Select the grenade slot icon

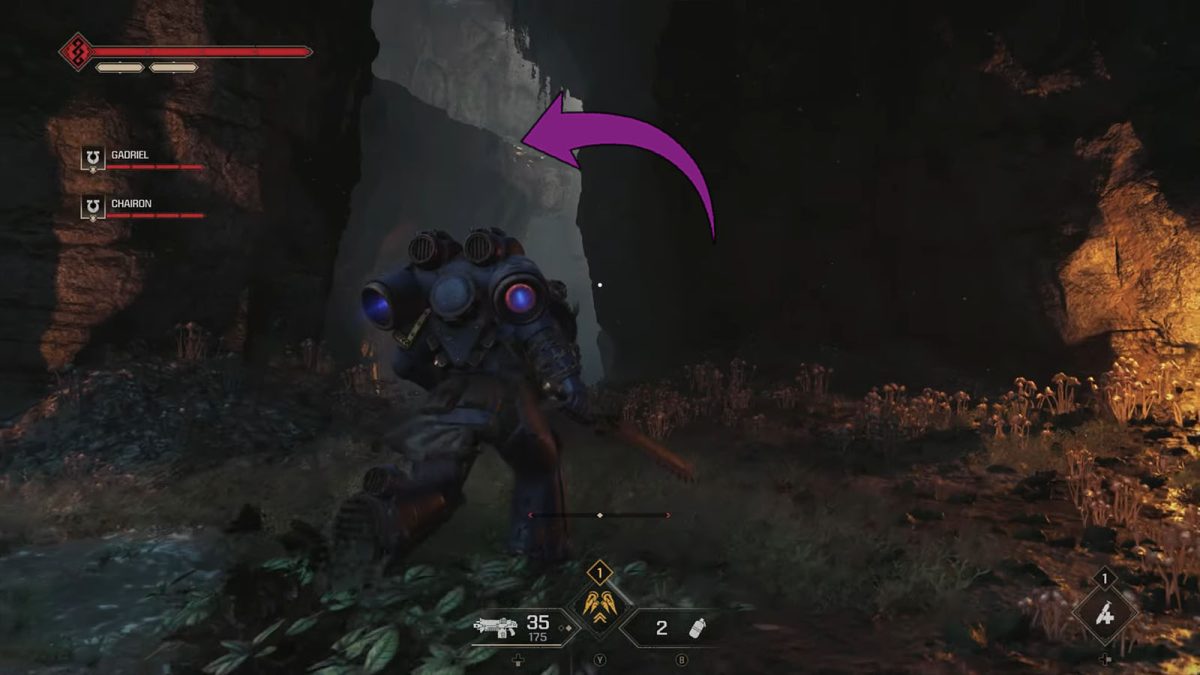[699, 628]
